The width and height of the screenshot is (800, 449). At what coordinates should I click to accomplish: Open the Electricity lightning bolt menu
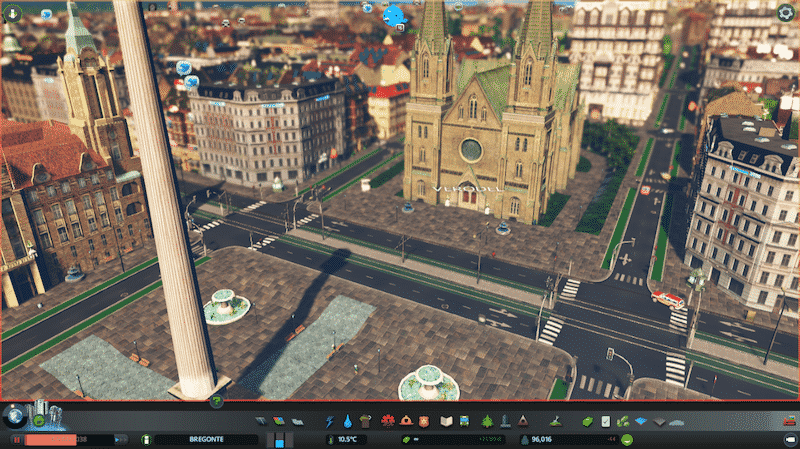click(x=330, y=421)
